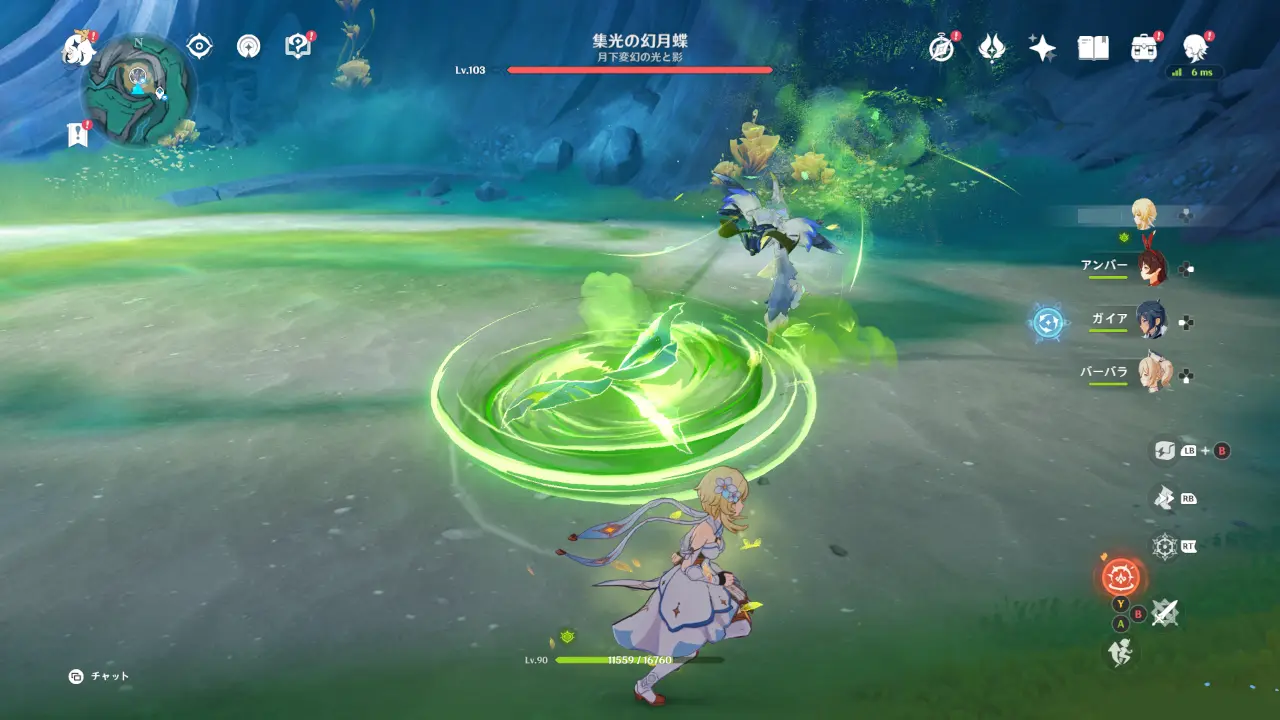This screenshot has width=1280, height=720.
Task: Open the bookmark quest notice icon
Action: pos(77,134)
